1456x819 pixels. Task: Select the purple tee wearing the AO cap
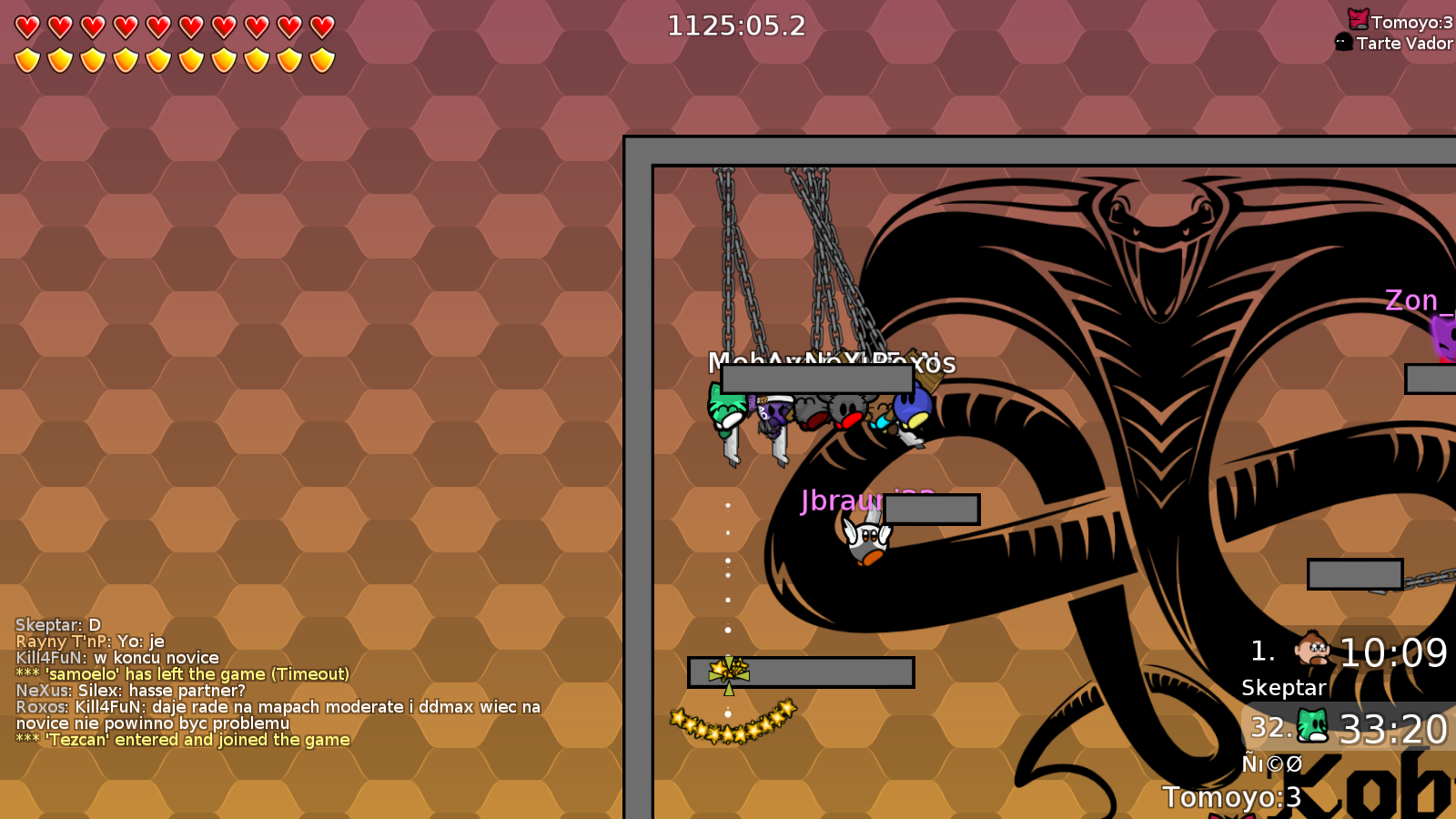pos(774,414)
